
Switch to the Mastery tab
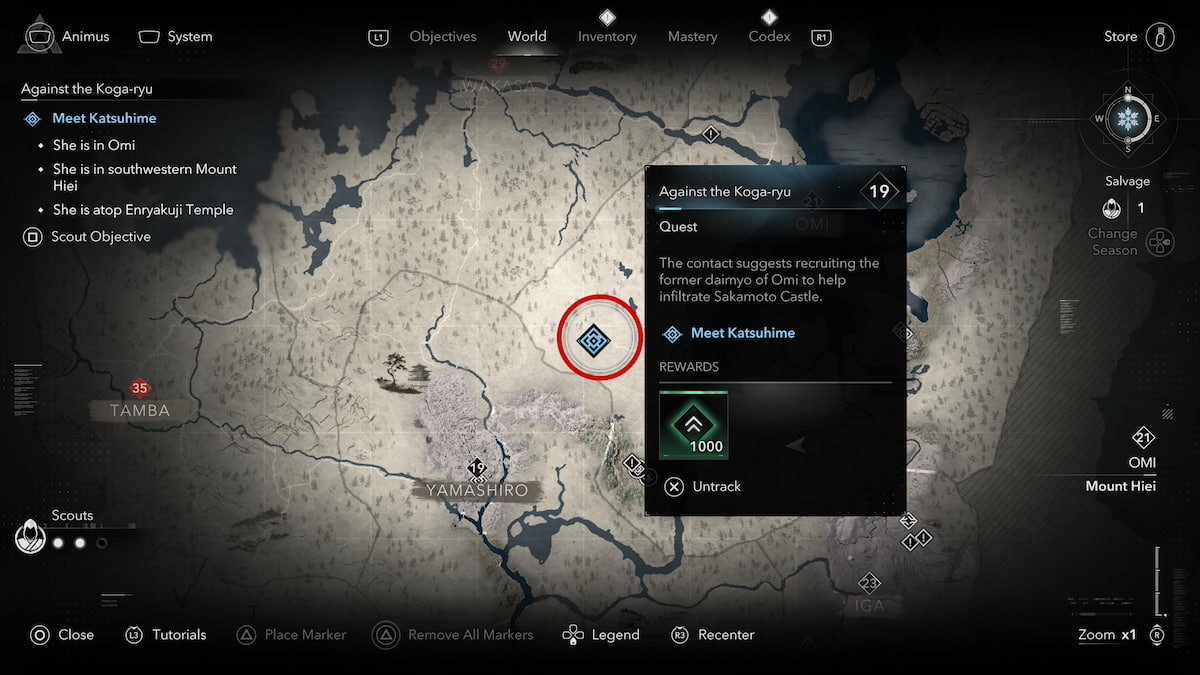[692, 37]
